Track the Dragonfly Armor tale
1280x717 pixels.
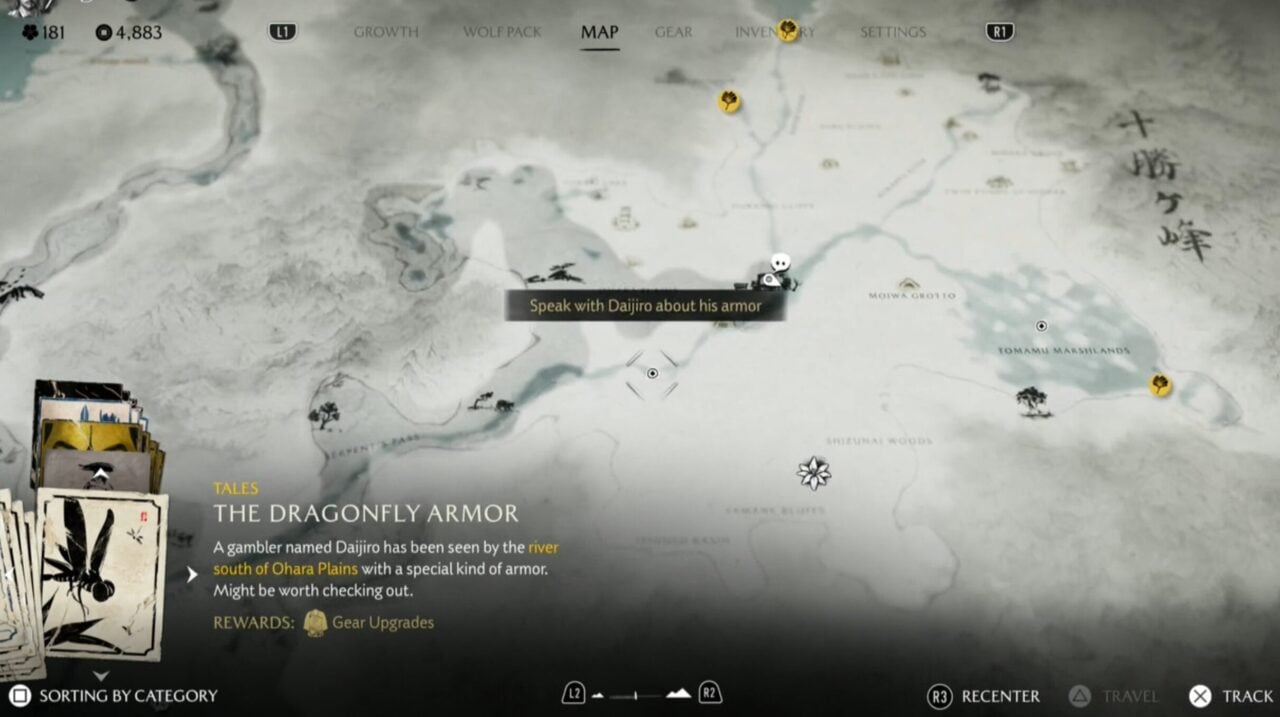(1230, 696)
